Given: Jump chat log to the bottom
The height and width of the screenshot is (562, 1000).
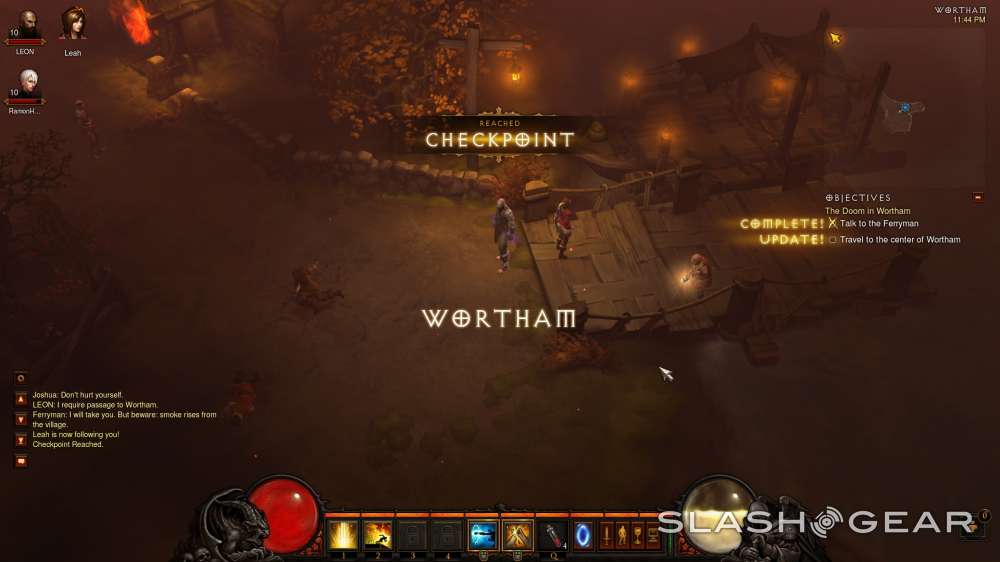Looking at the screenshot, I should tap(20, 439).
